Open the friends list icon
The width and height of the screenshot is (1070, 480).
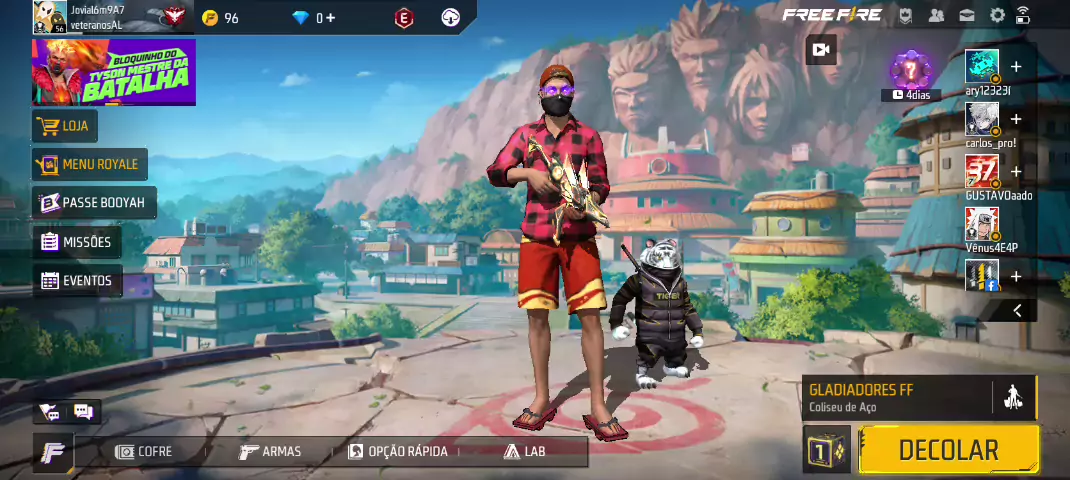click(x=936, y=15)
